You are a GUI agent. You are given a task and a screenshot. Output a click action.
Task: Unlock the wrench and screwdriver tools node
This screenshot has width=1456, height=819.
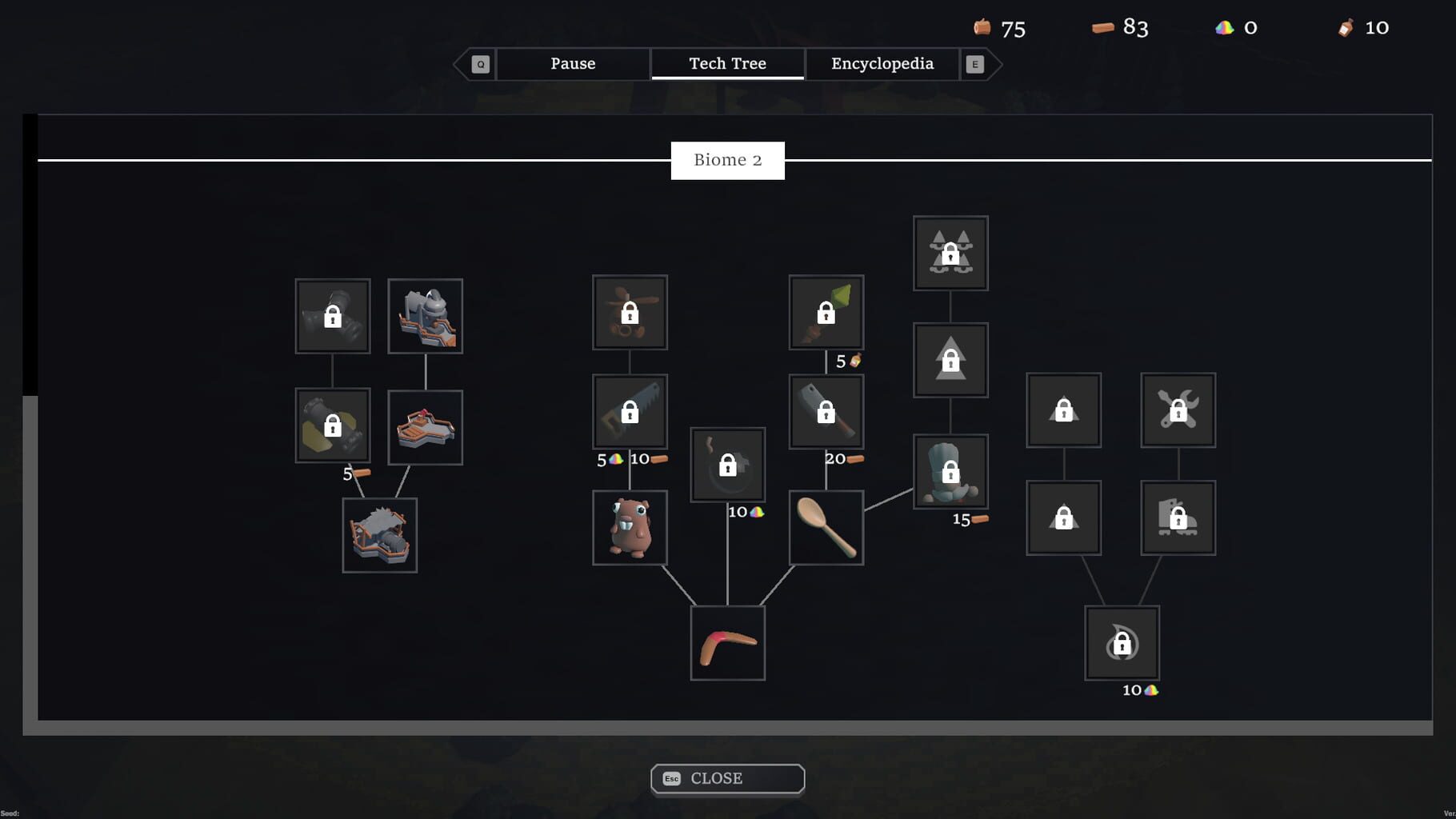coord(1178,411)
